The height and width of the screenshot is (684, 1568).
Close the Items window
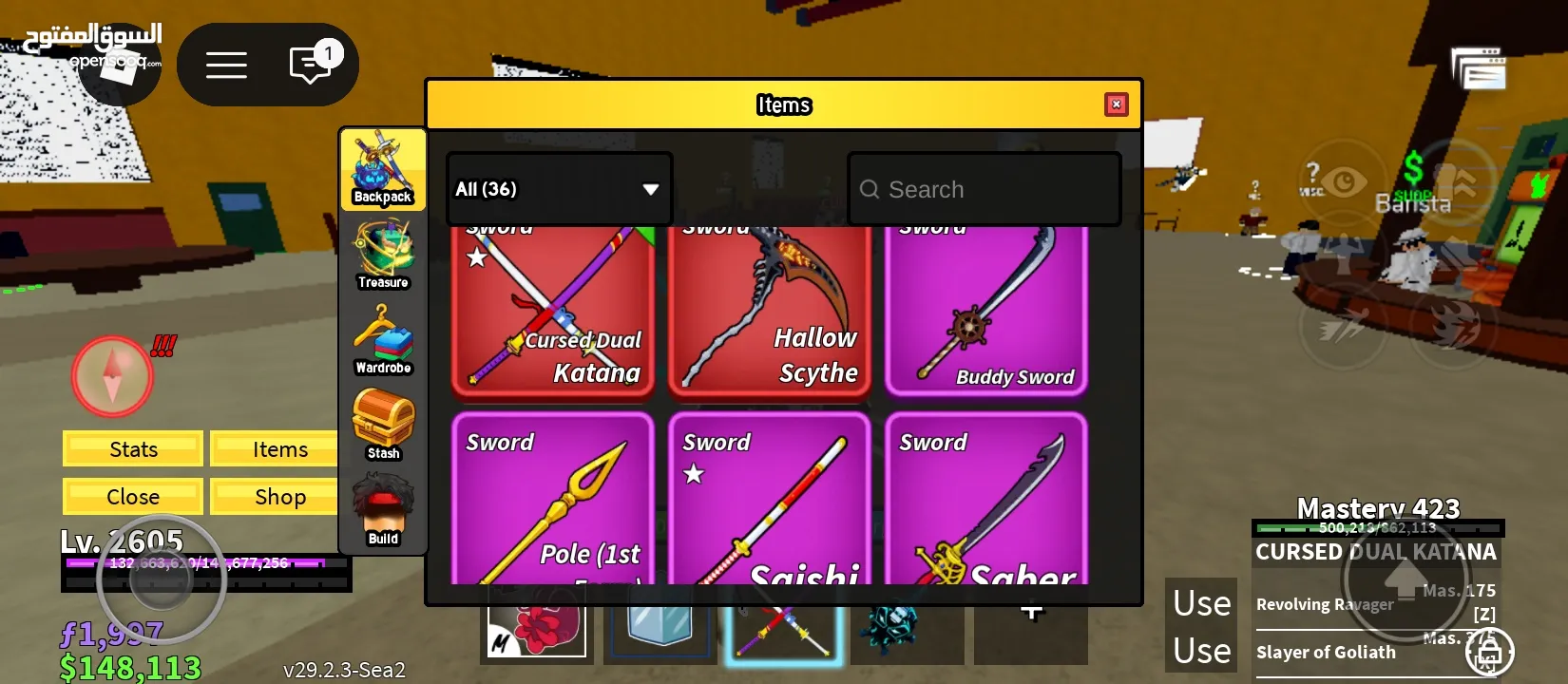tap(1117, 104)
